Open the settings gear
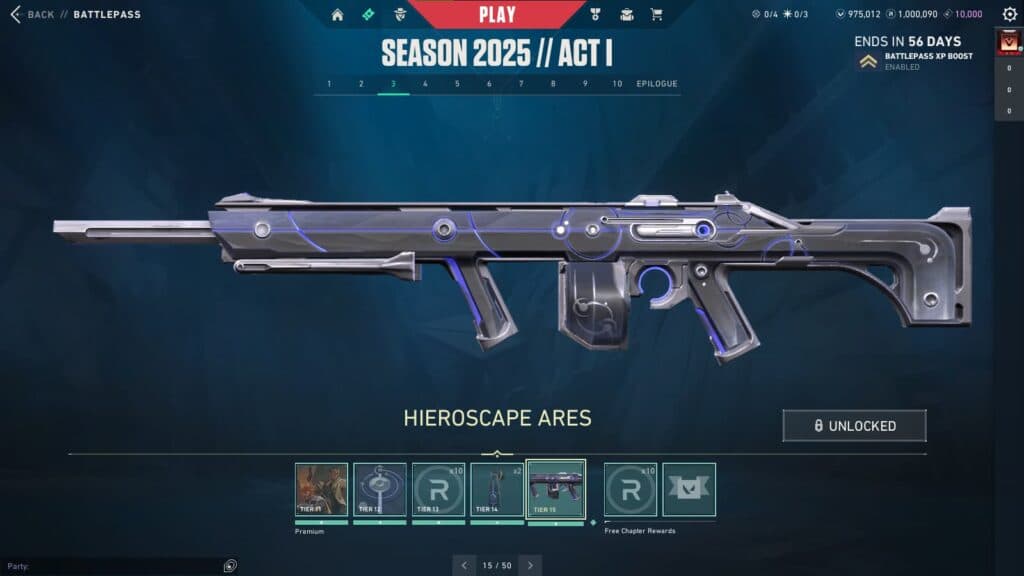Image resolution: width=1024 pixels, height=576 pixels. coord(1009,14)
